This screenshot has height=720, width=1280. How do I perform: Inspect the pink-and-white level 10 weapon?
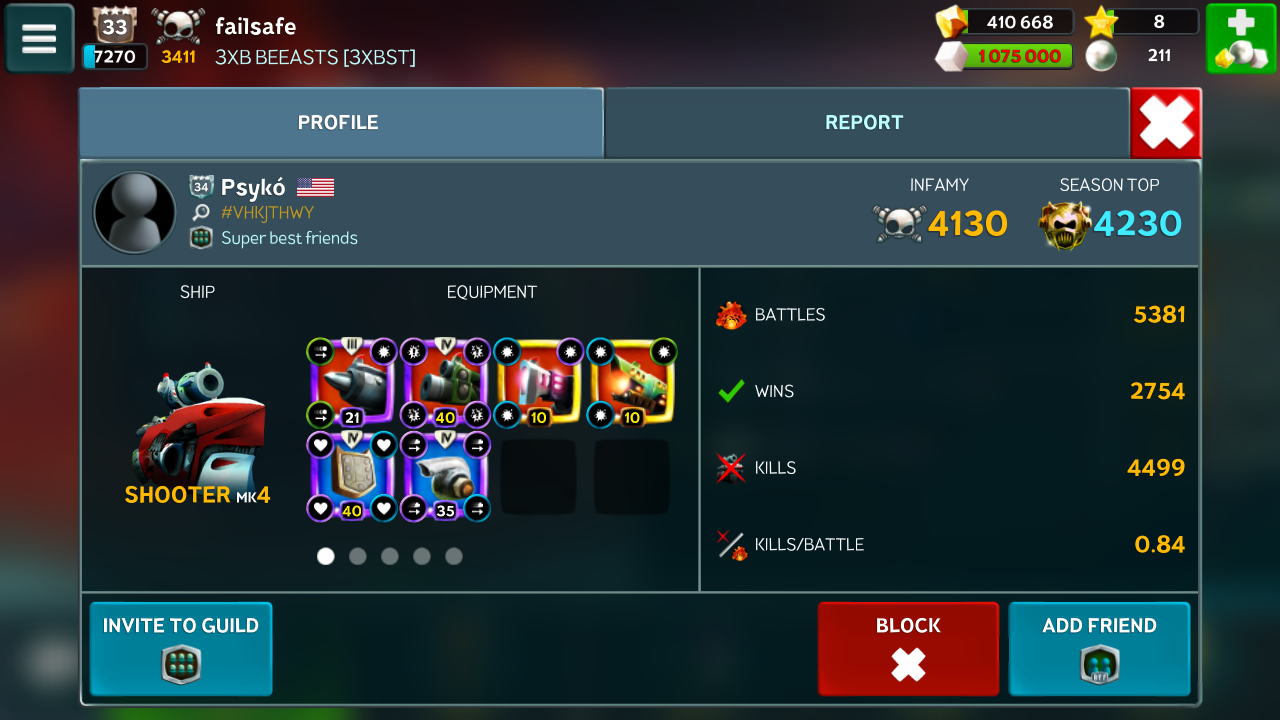click(x=539, y=383)
